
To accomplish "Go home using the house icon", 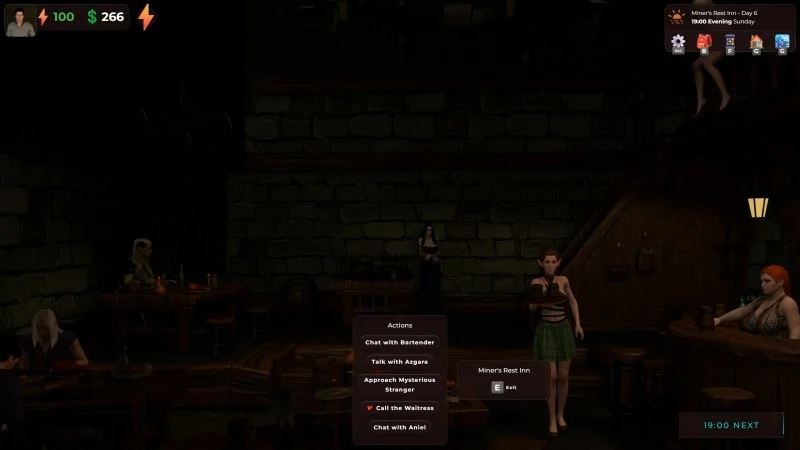I will [x=756, y=42].
